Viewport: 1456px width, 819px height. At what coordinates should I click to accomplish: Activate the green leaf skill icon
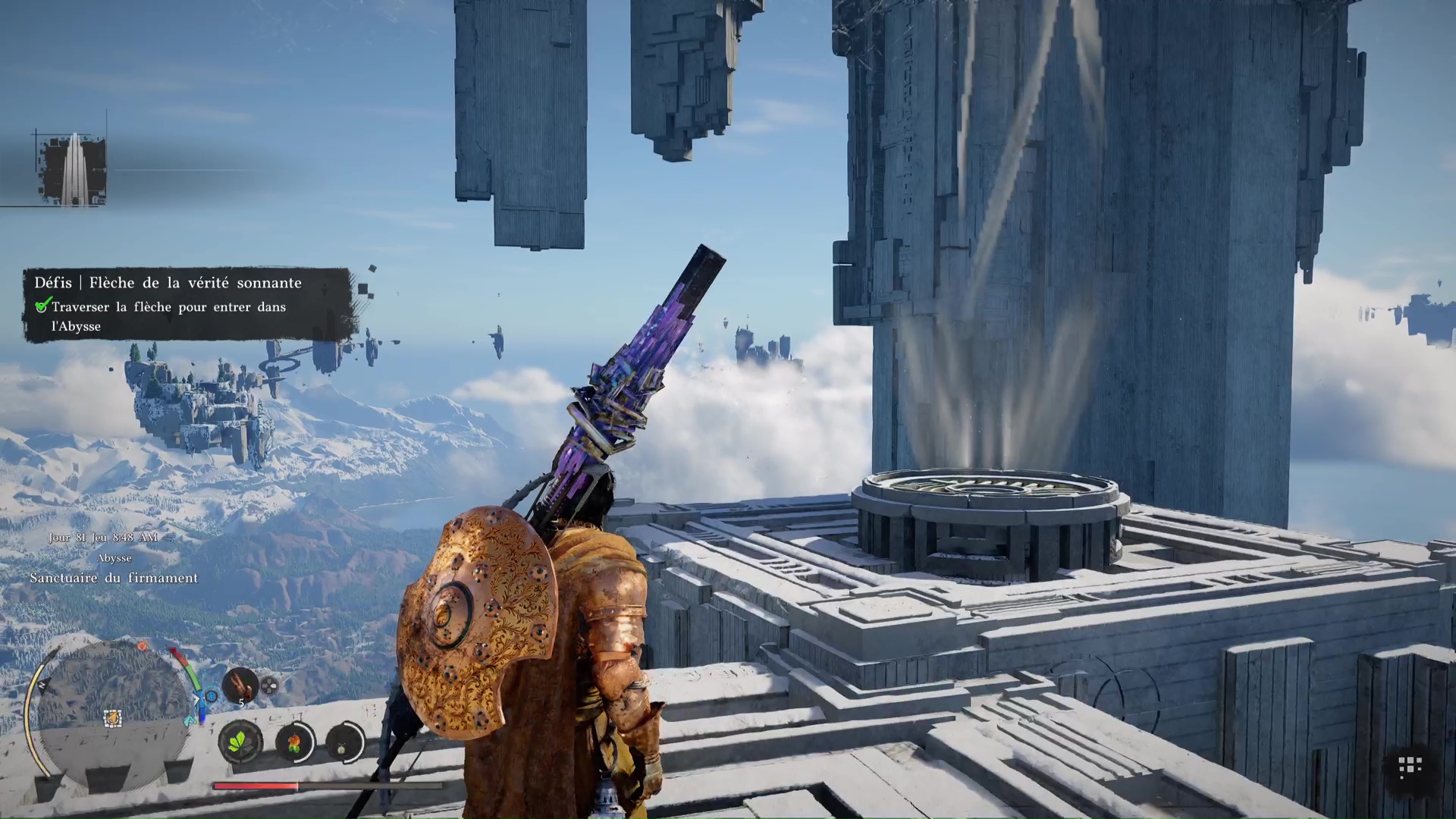[240, 741]
